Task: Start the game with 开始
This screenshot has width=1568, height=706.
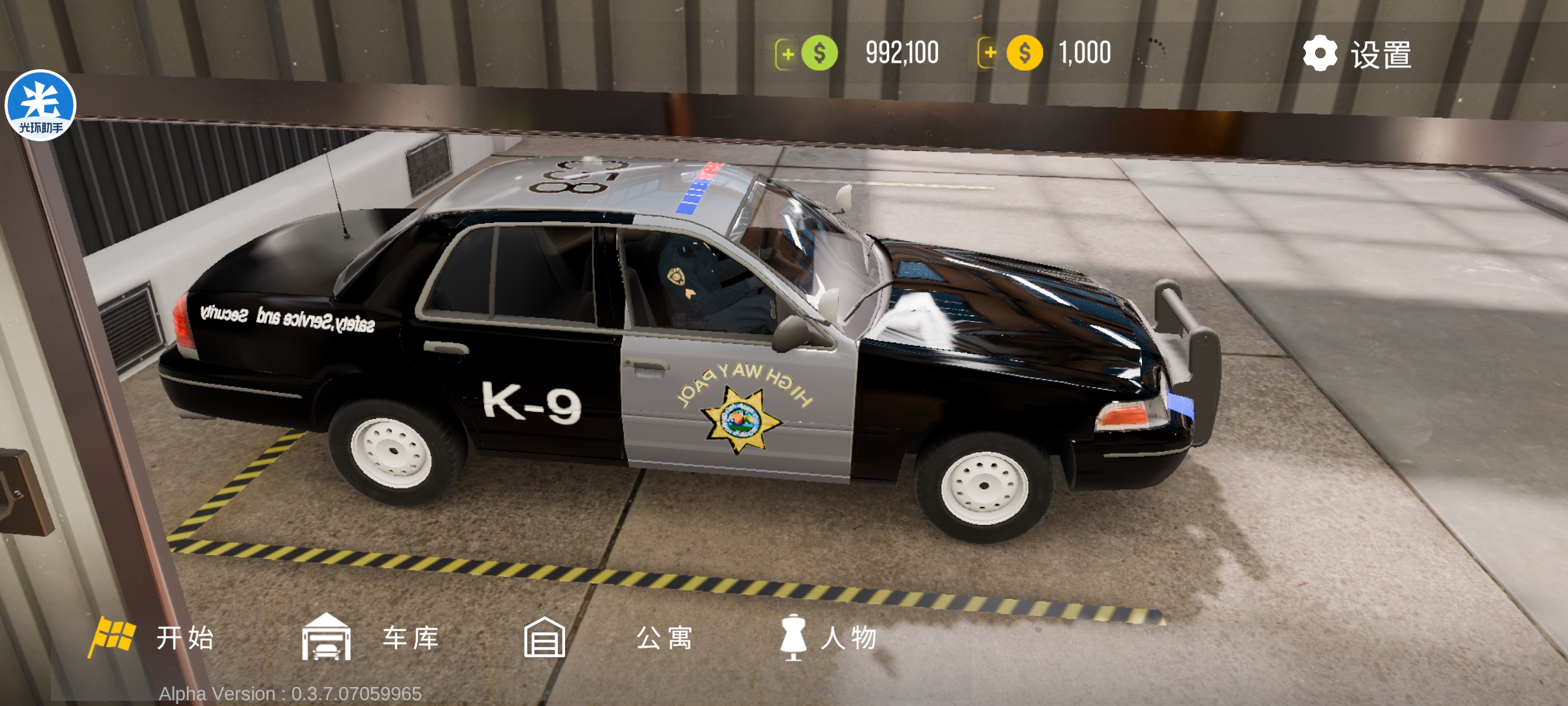Action: (154, 637)
